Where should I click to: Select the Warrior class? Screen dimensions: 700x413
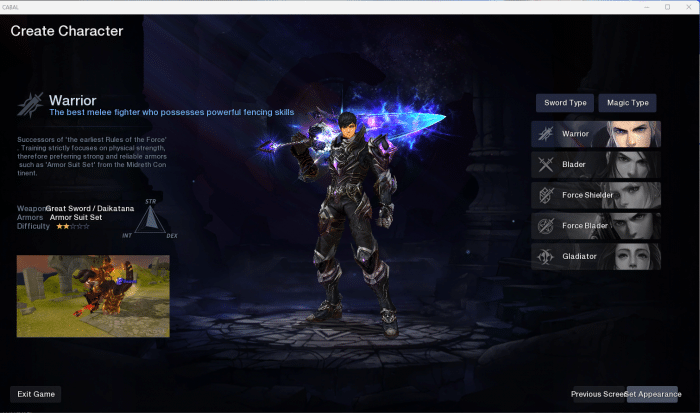click(x=596, y=134)
